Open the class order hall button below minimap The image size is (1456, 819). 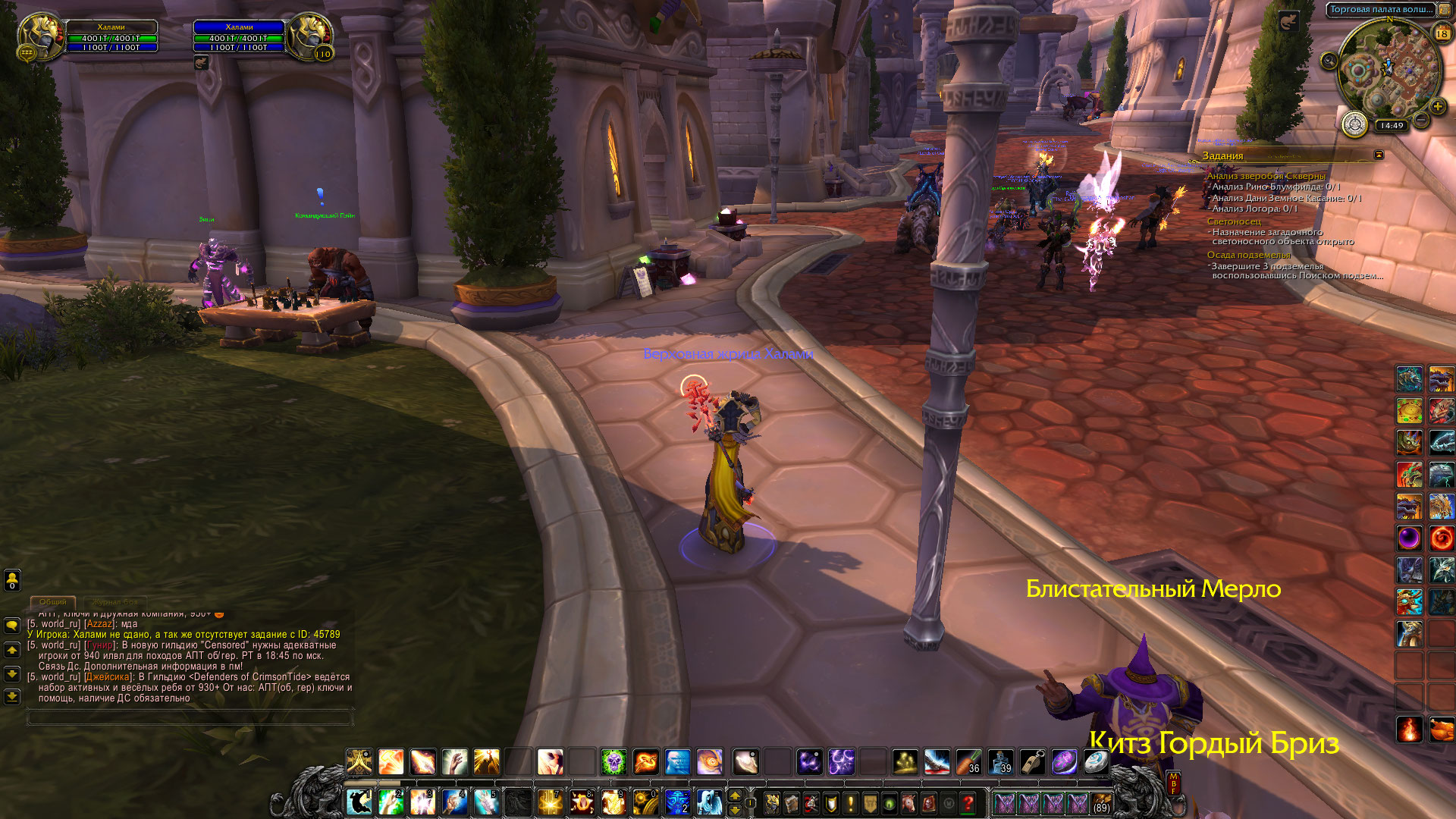(1354, 124)
